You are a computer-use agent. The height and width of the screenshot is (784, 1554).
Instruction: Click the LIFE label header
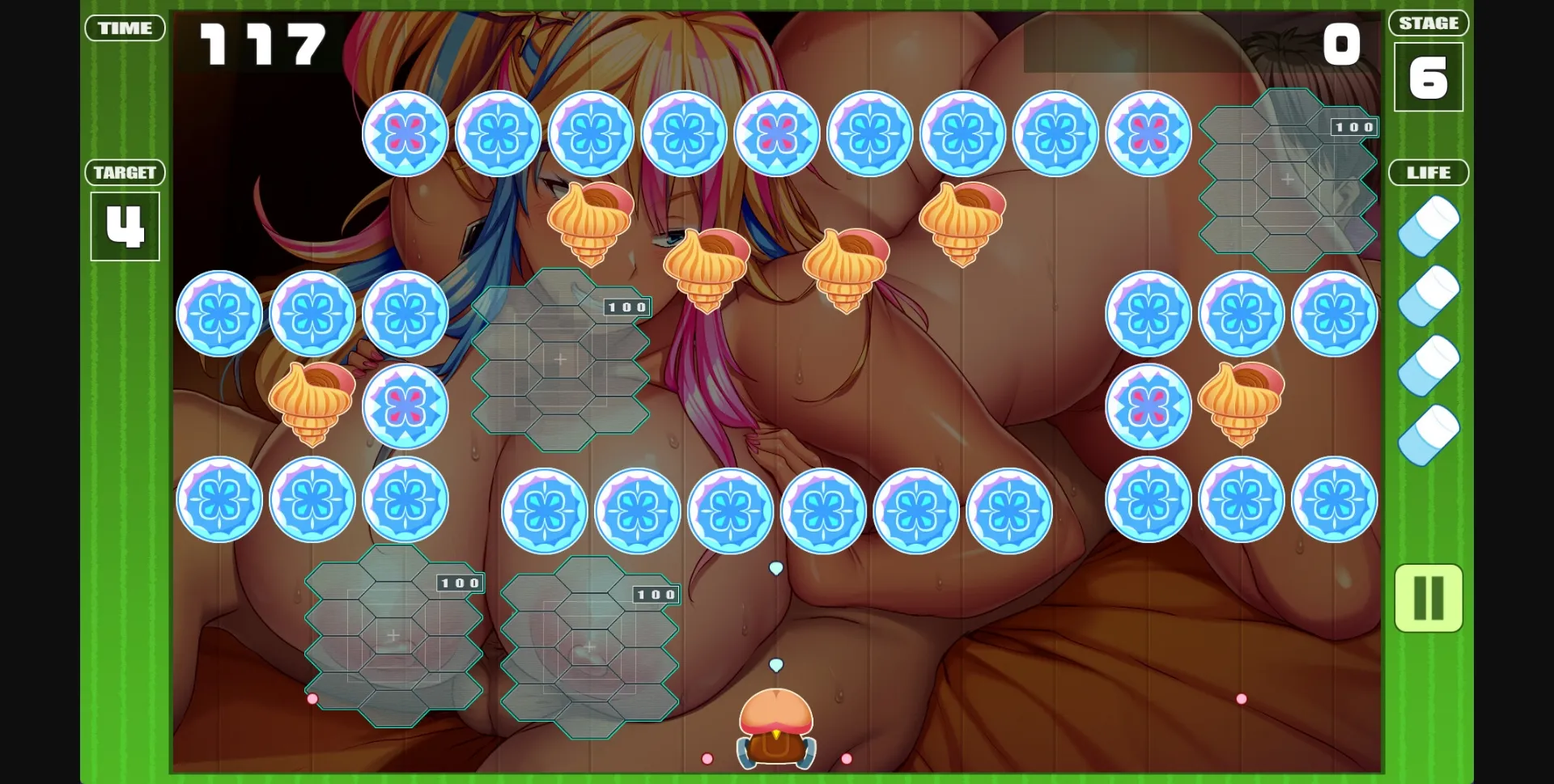[1429, 172]
